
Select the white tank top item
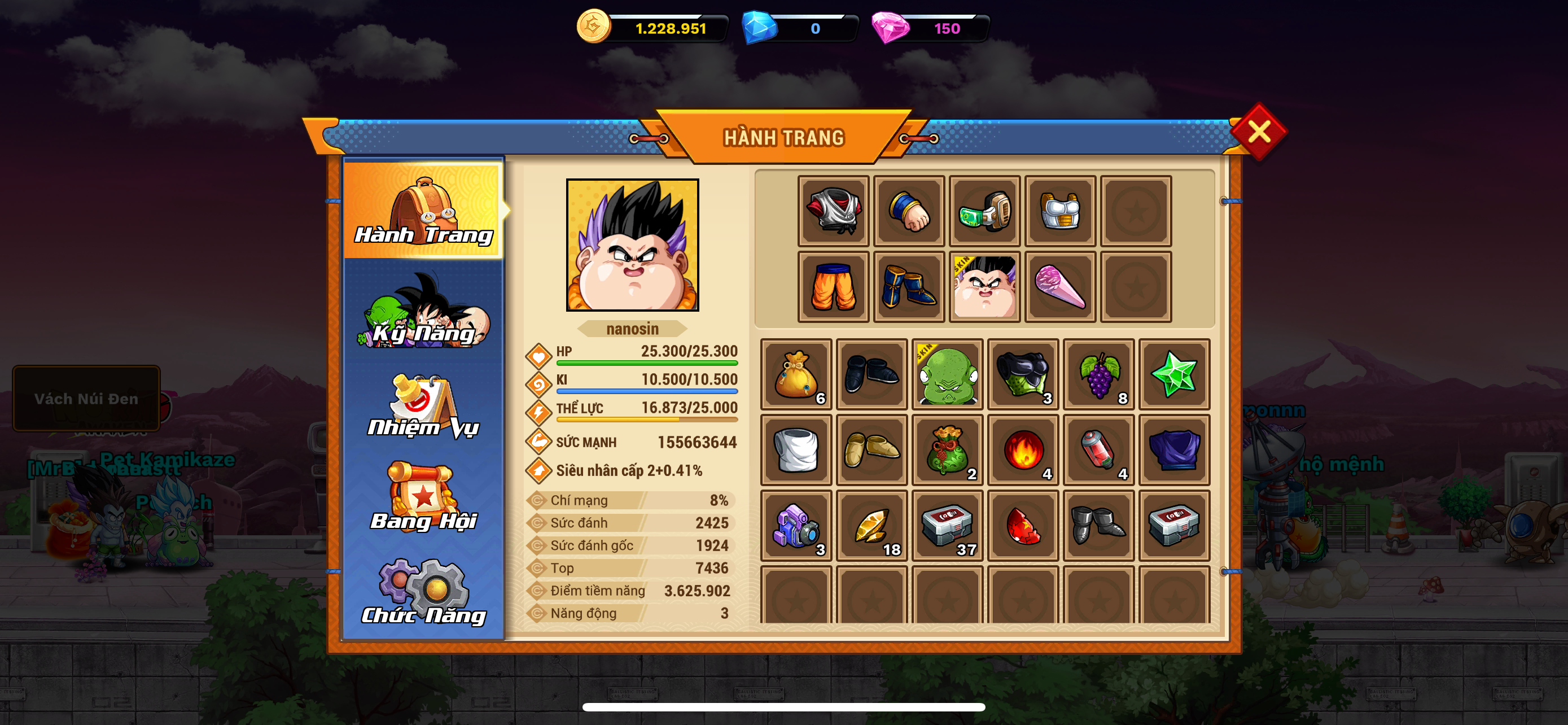796,450
